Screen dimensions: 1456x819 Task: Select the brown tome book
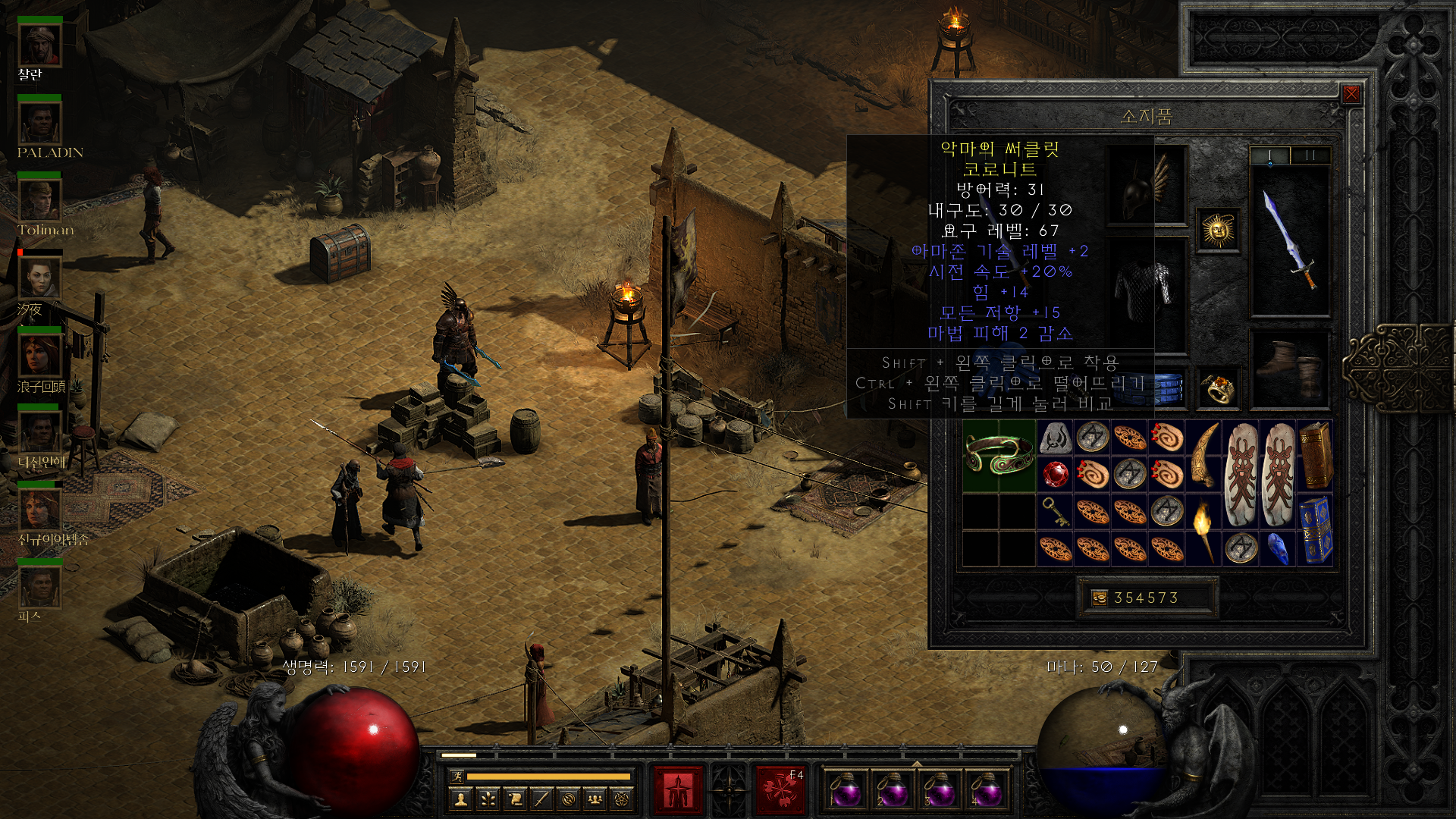point(1316,456)
